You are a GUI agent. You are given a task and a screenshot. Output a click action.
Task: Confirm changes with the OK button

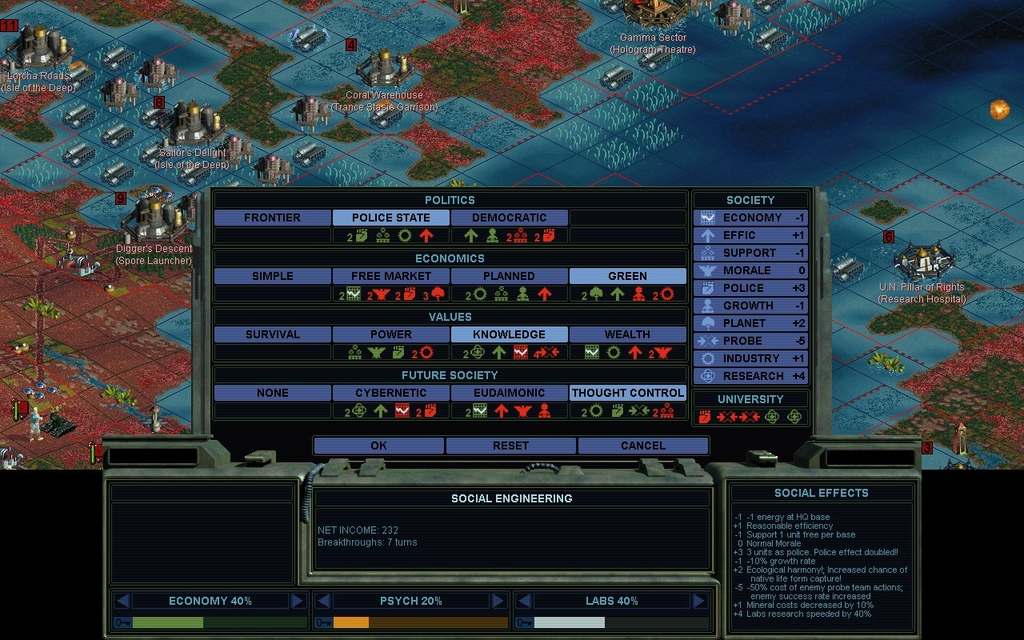pyautogui.click(x=378, y=445)
